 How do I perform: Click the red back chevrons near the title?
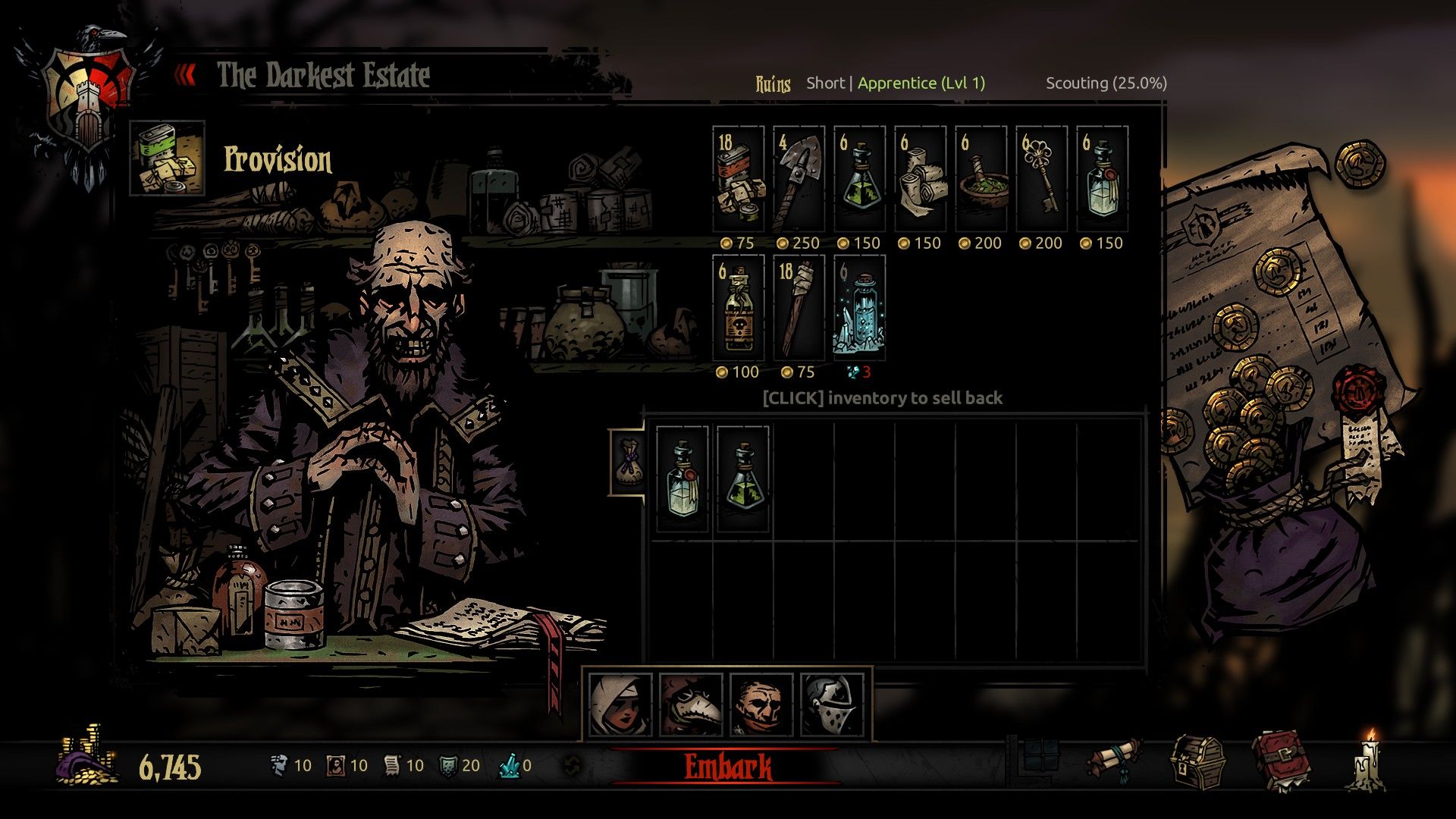(x=184, y=74)
